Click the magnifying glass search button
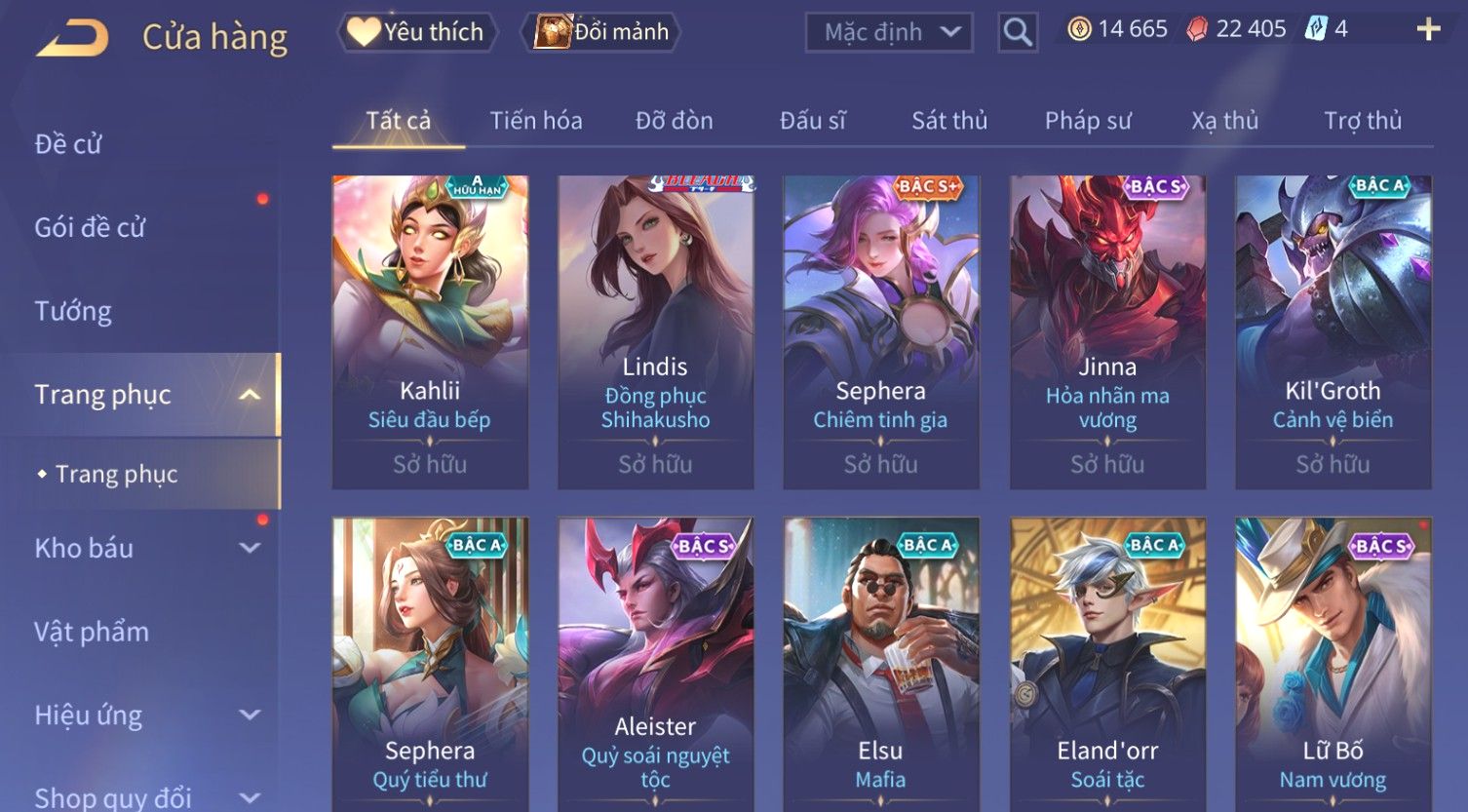The width and height of the screenshot is (1468, 812). coord(1018,32)
